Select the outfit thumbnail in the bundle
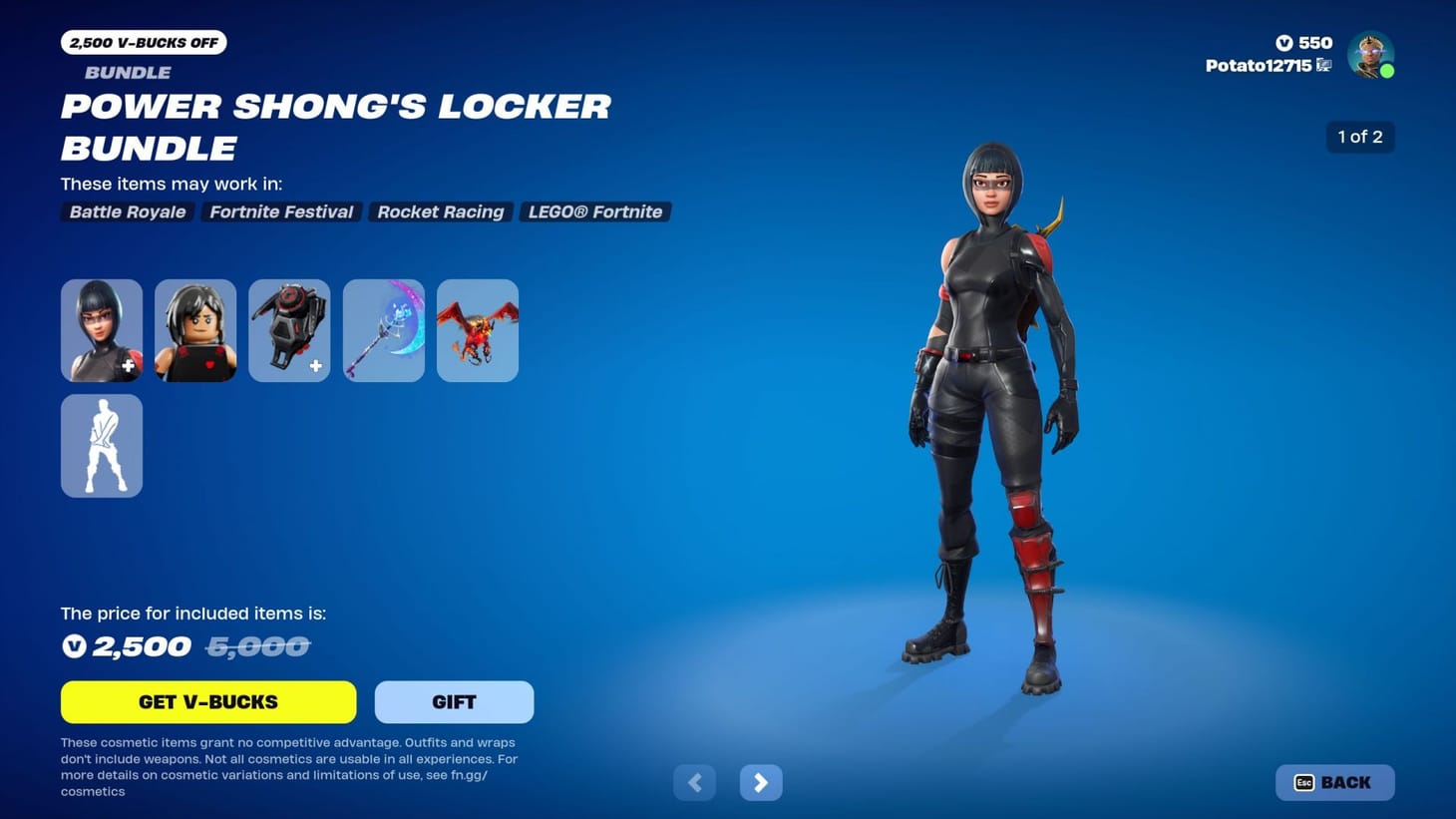 (101, 329)
